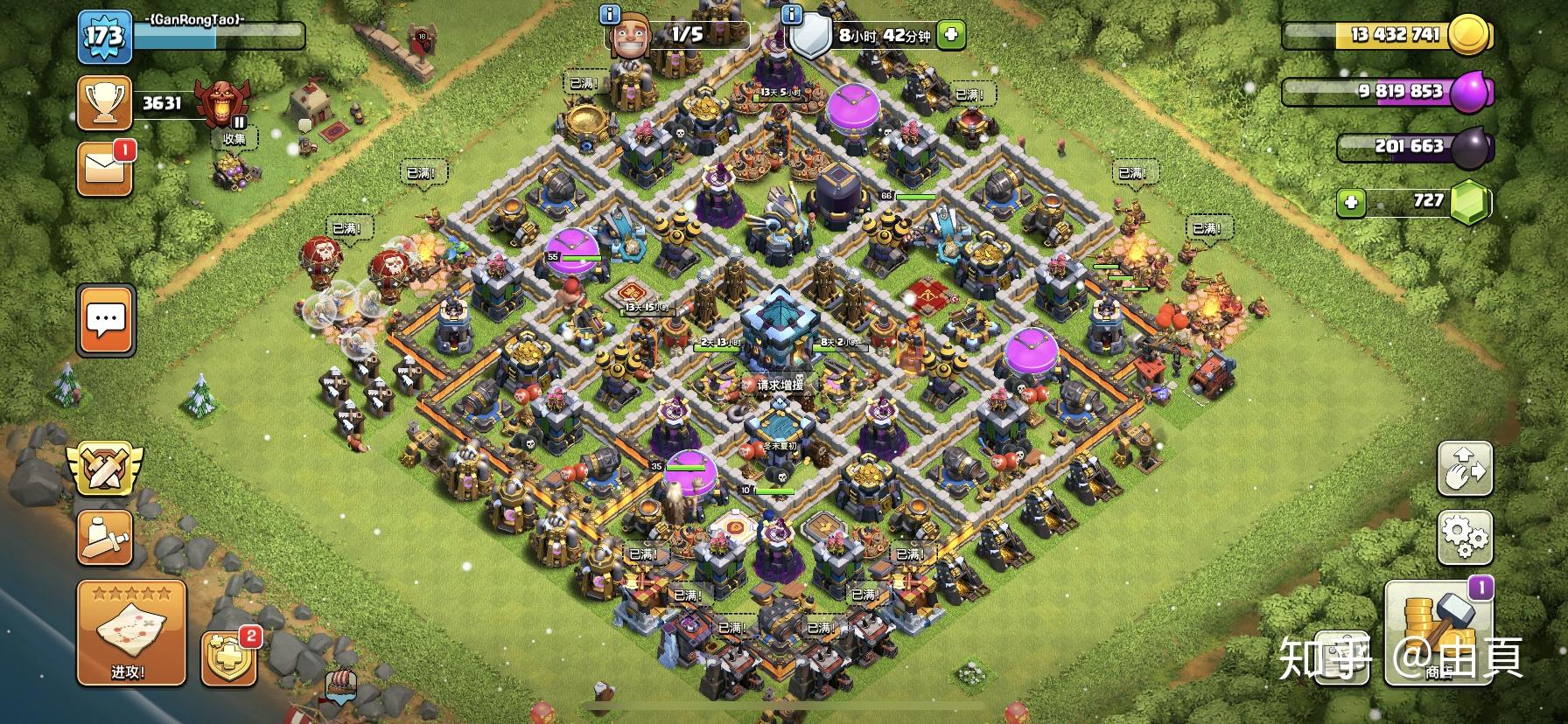Image resolution: width=1568 pixels, height=724 pixels.
Task: View trophy rankings button
Action: (105, 103)
